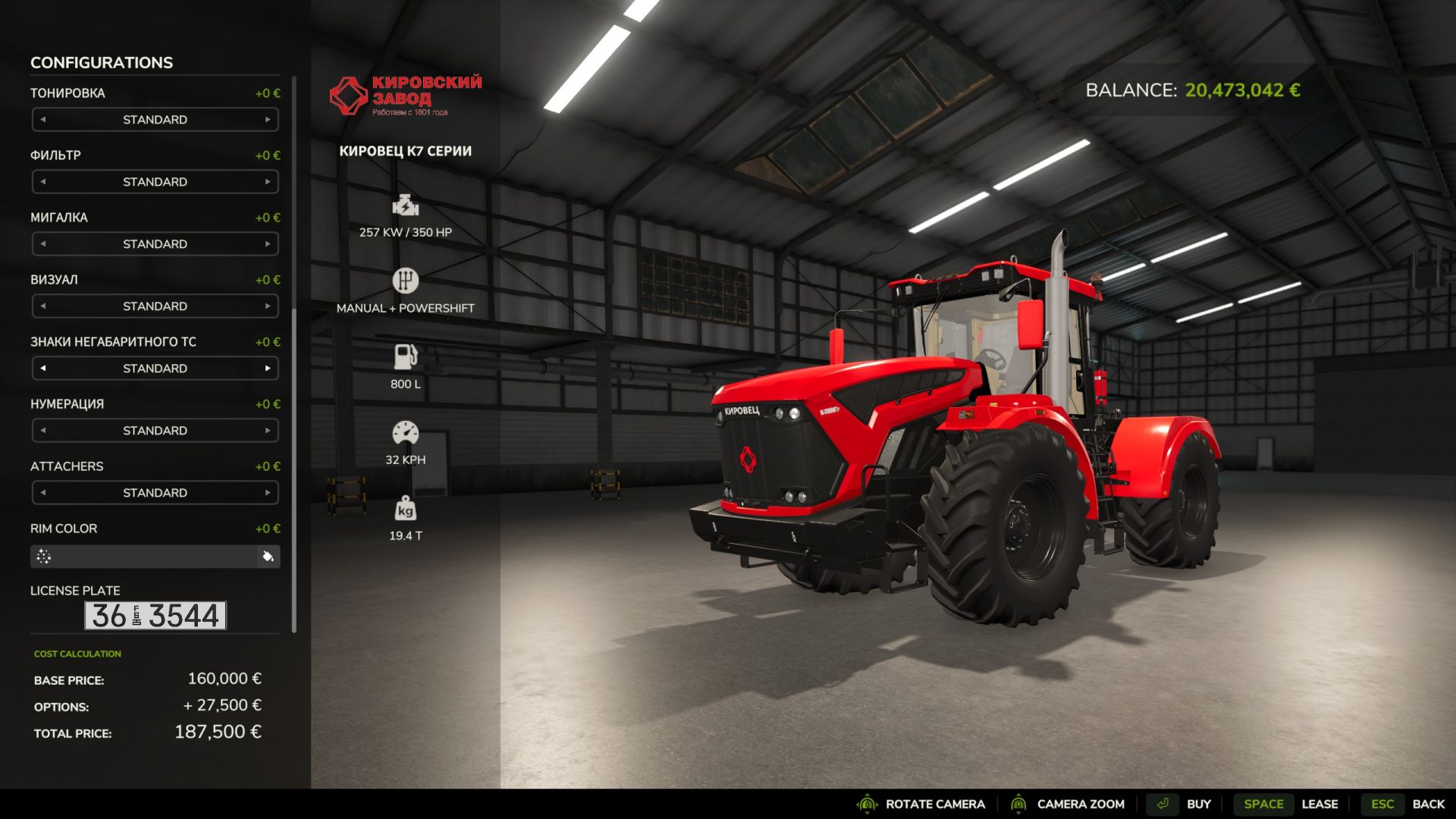Viewport: 1456px width, 819px height.
Task: Change МИГАЛКА to the next option
Action: [x=268, y=244]
